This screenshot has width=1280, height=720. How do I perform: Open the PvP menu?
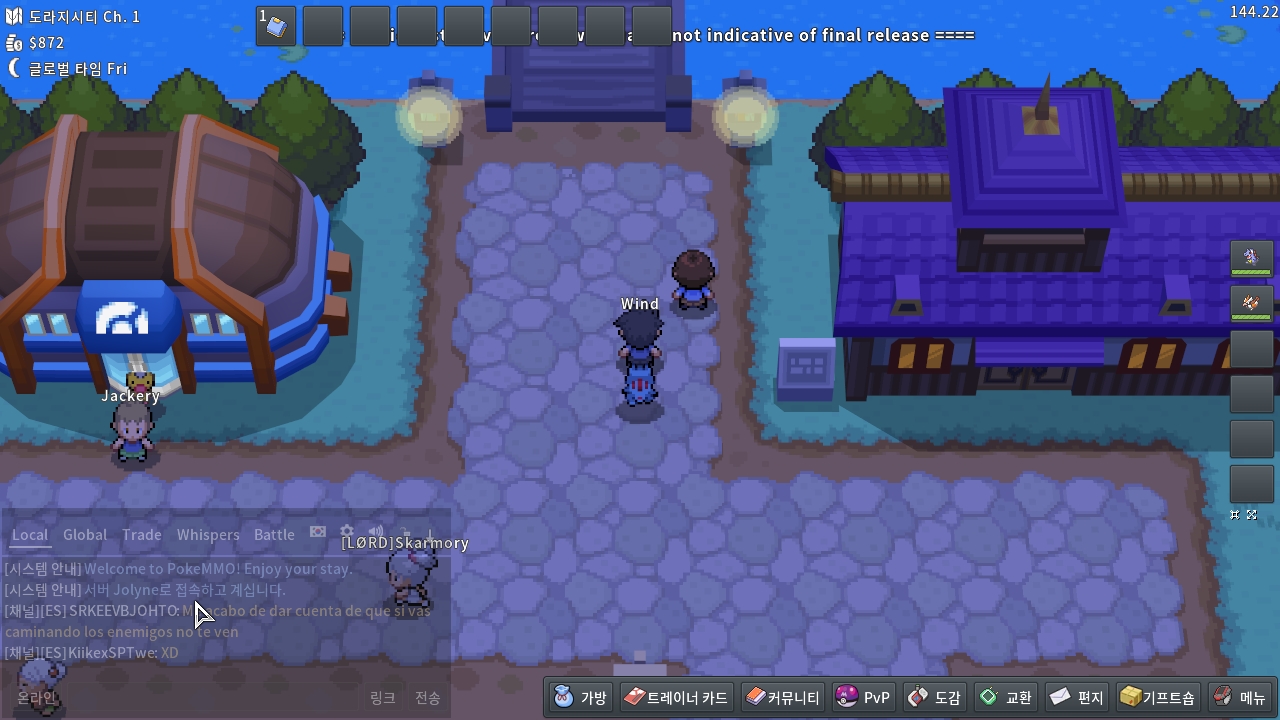[x=863, y=697]
